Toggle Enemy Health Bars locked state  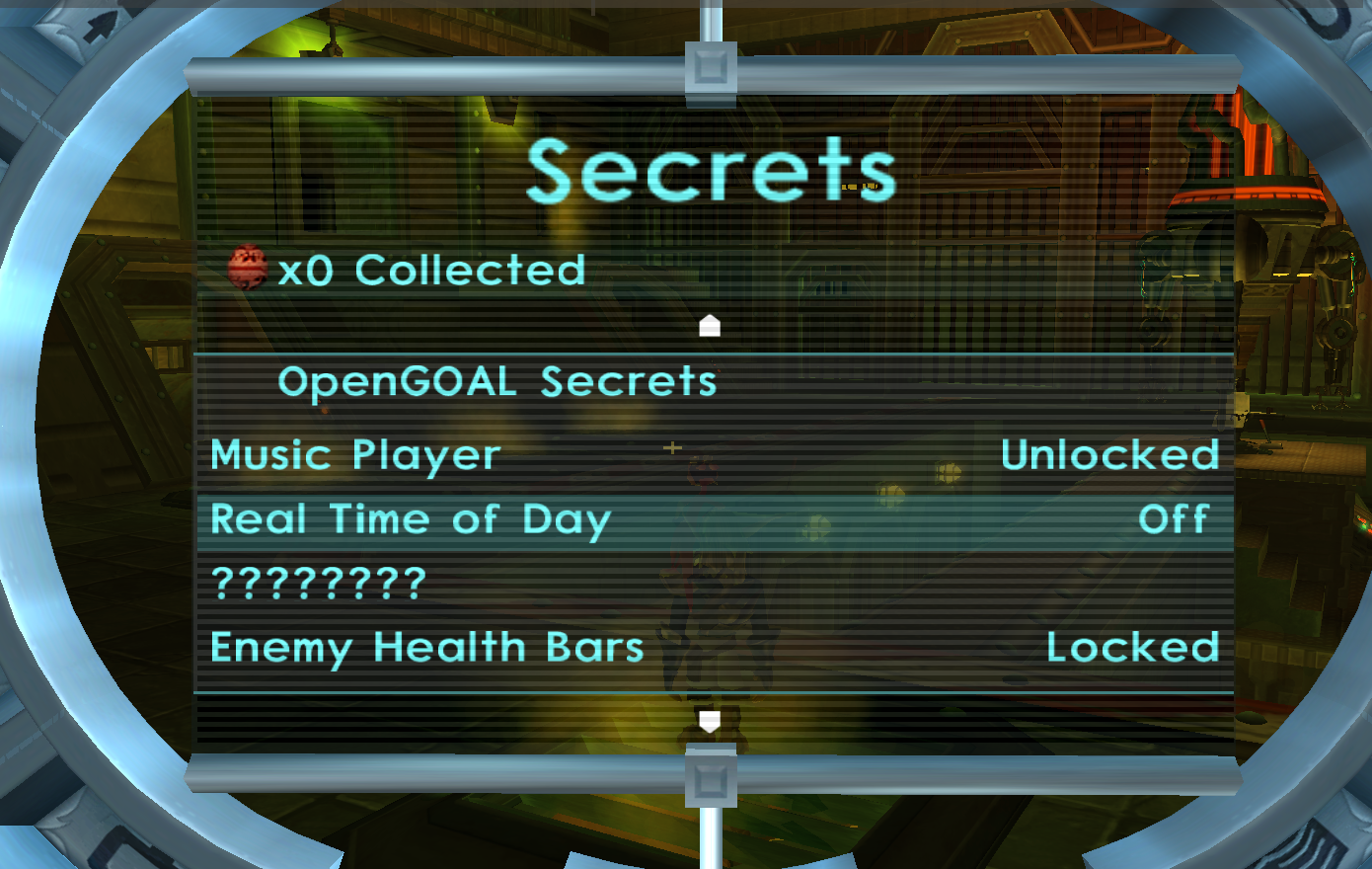[x=426, y=647]
